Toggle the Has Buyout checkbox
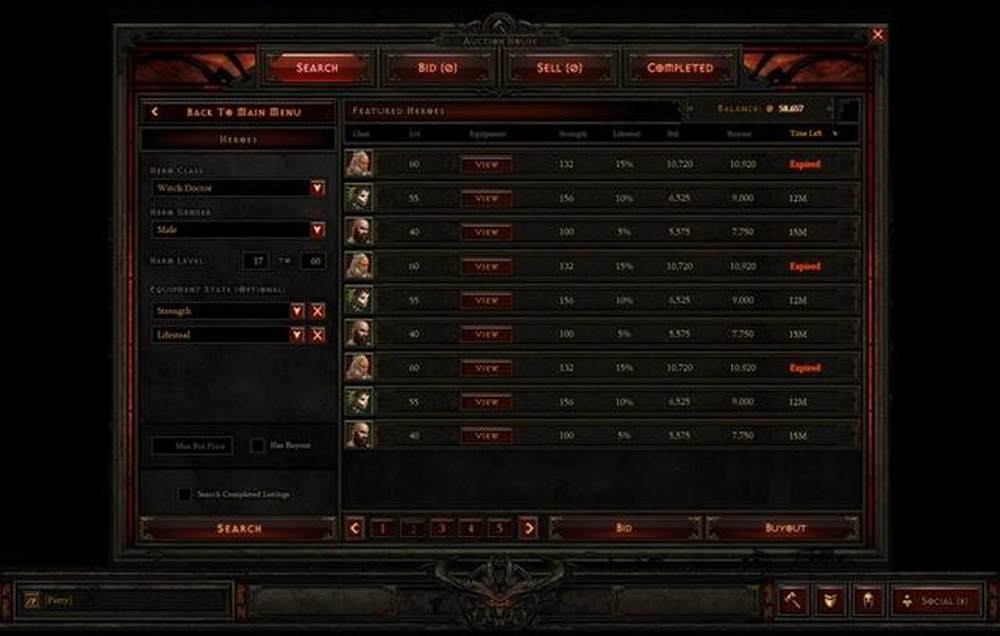 pyautogui.click(x=258, y=445)
